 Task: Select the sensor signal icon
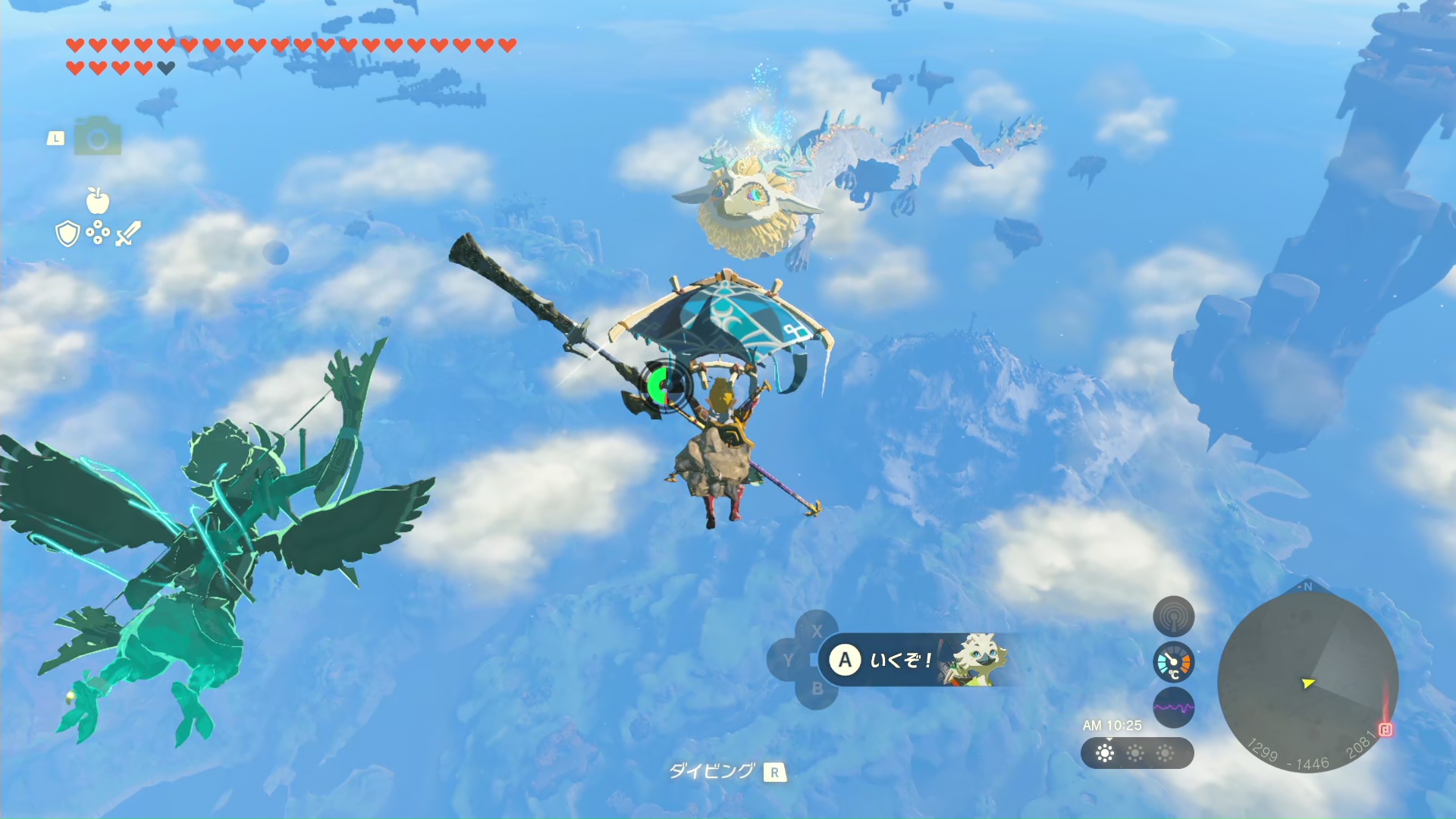pos(1173,617)
